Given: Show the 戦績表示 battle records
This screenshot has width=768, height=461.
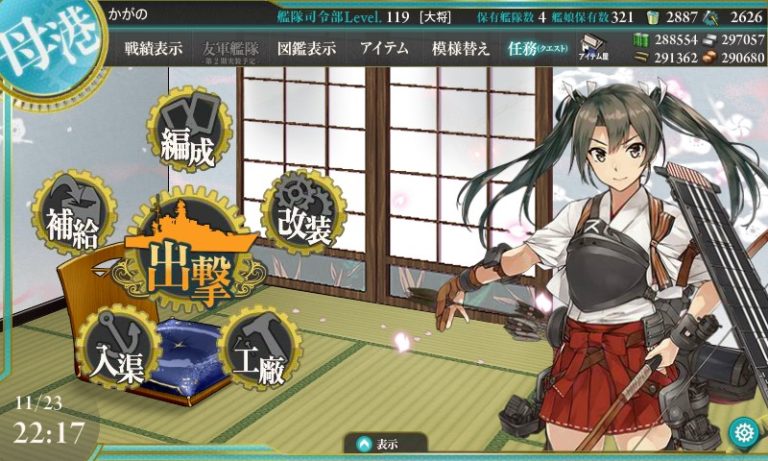Looking at the screenshot, I should point(152,49).
